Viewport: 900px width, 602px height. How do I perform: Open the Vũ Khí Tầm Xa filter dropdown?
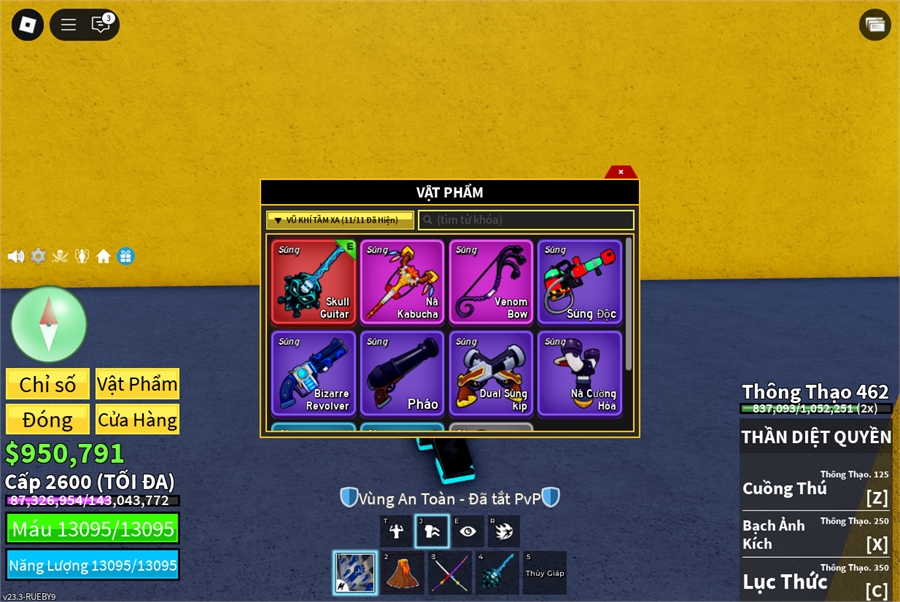coord(339,220)
